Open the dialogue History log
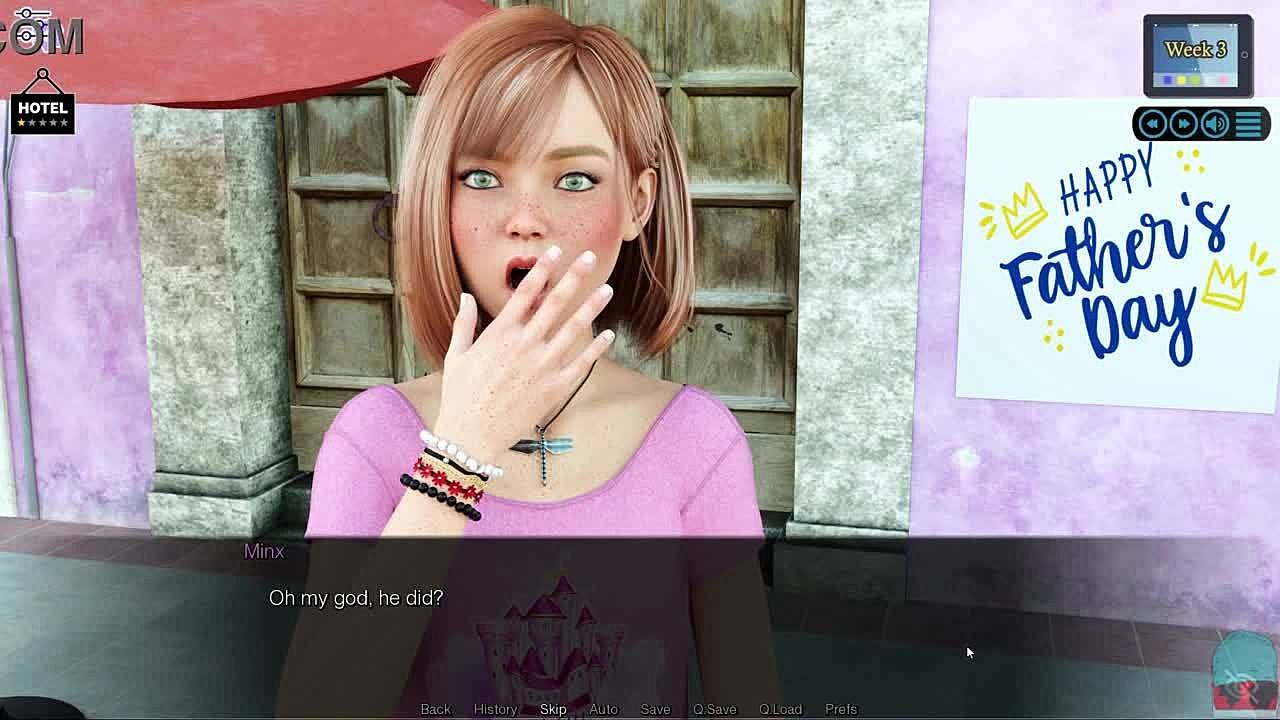The height and width of the screenshot is (720, 1280). click(495, 709)
